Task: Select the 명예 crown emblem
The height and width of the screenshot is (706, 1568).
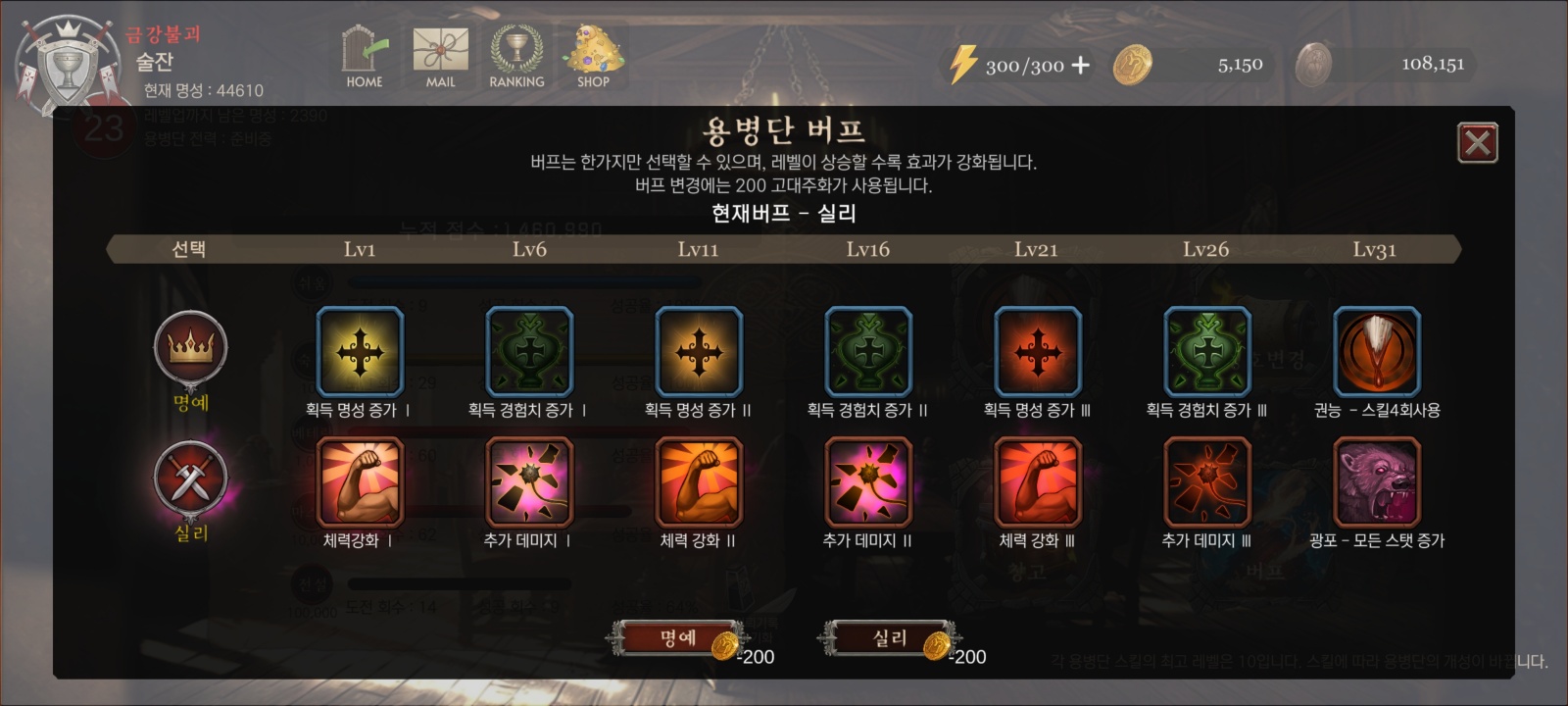Action: [191, 348]
